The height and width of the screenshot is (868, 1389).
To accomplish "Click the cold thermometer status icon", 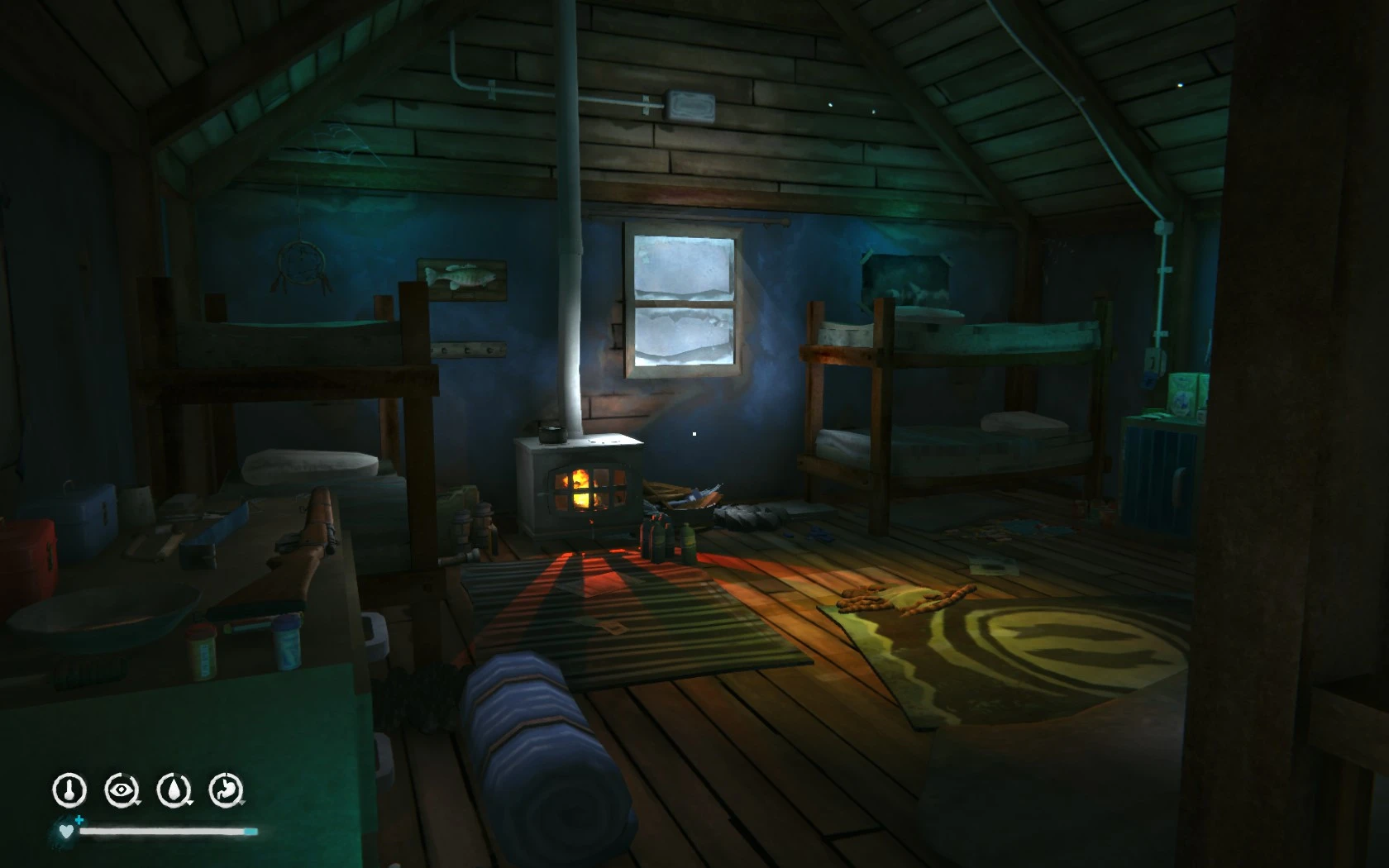I will (70, 788).
